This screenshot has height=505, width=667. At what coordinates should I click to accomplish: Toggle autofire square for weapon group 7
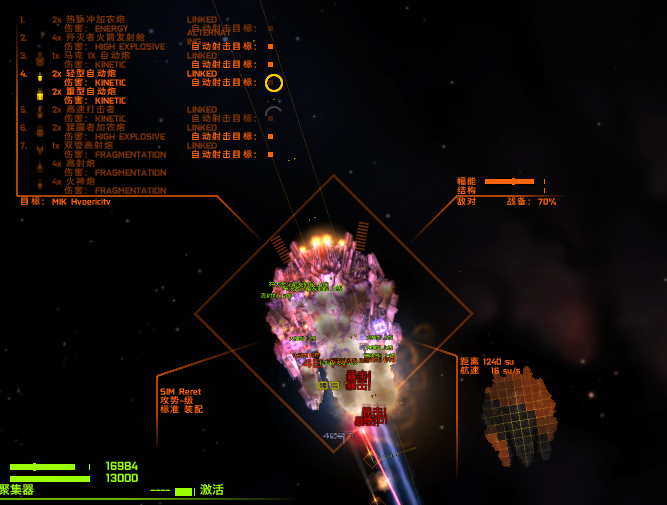pyautogui.click(x=270, y=155)
